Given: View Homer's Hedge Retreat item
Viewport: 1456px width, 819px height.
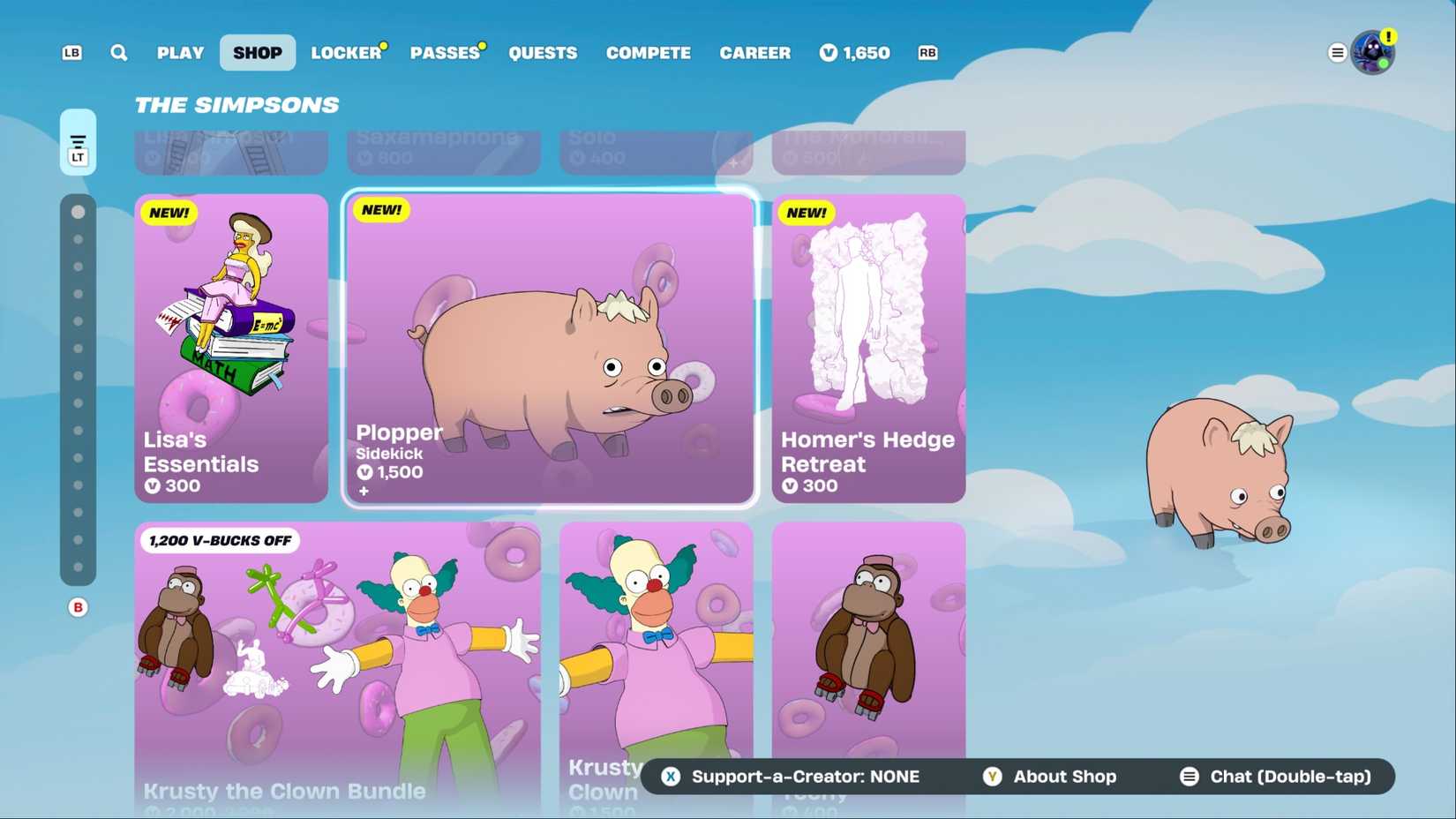Looking at the screenshot, I should [867, 349].
